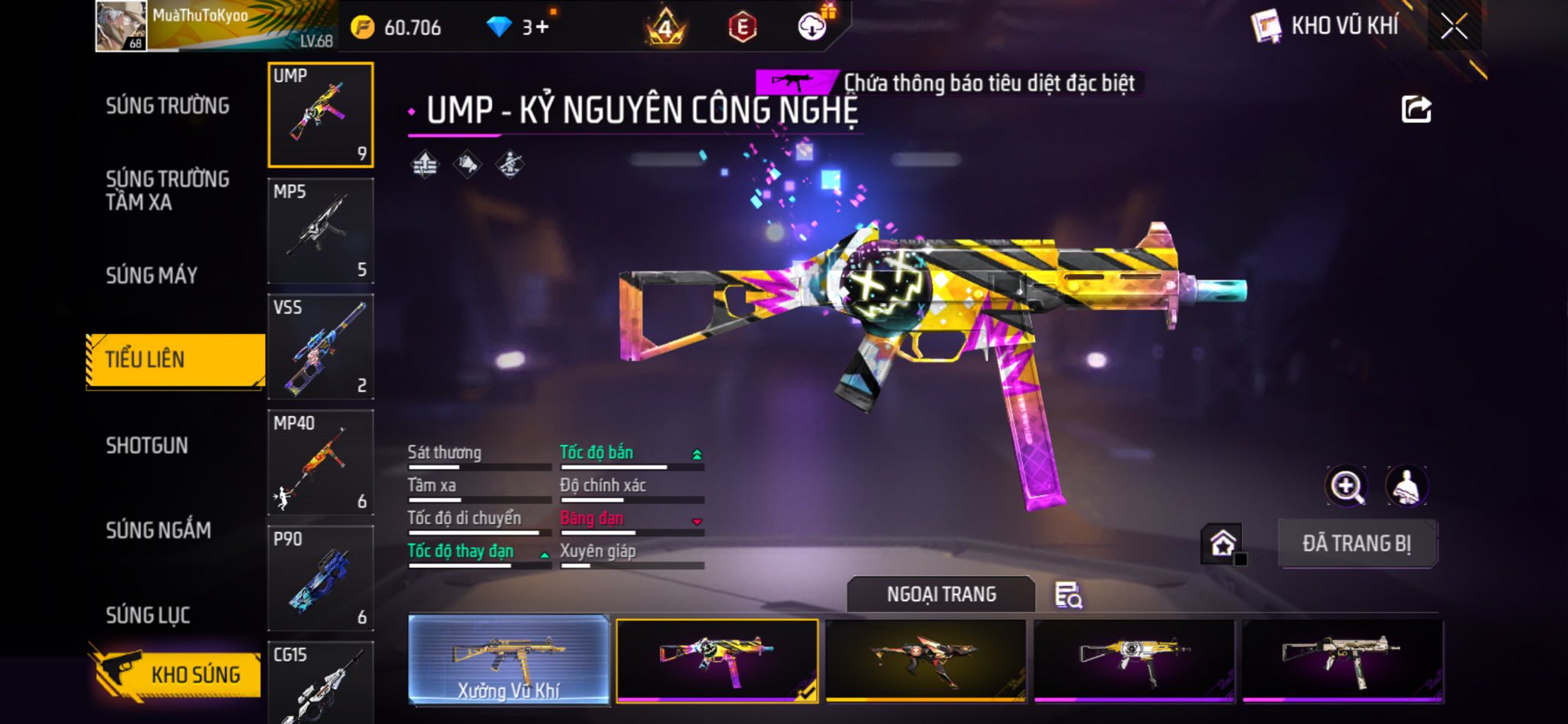The height and width of the screenshot is (724, 1568).
Task: Choose the MP40 weapon tile
Action: click(321, 462)
